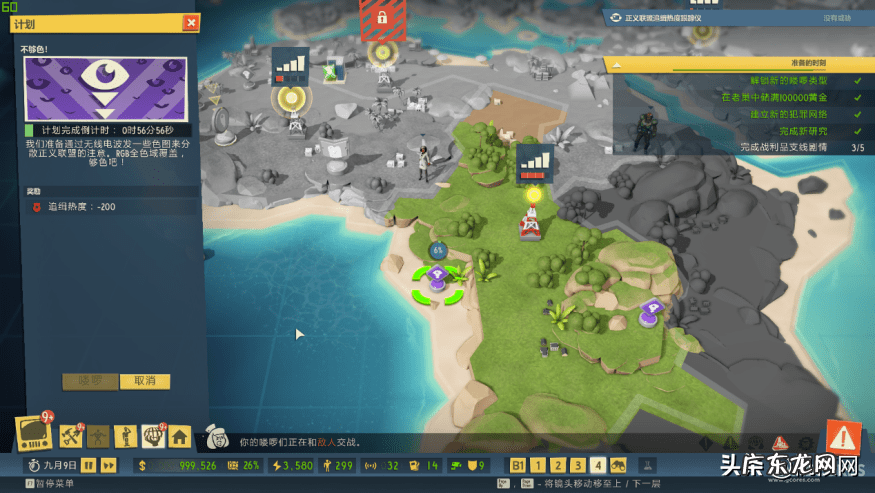Switch to floor 1
The height and width of the screenshot is (493, 875).
(x=537, y=465)
